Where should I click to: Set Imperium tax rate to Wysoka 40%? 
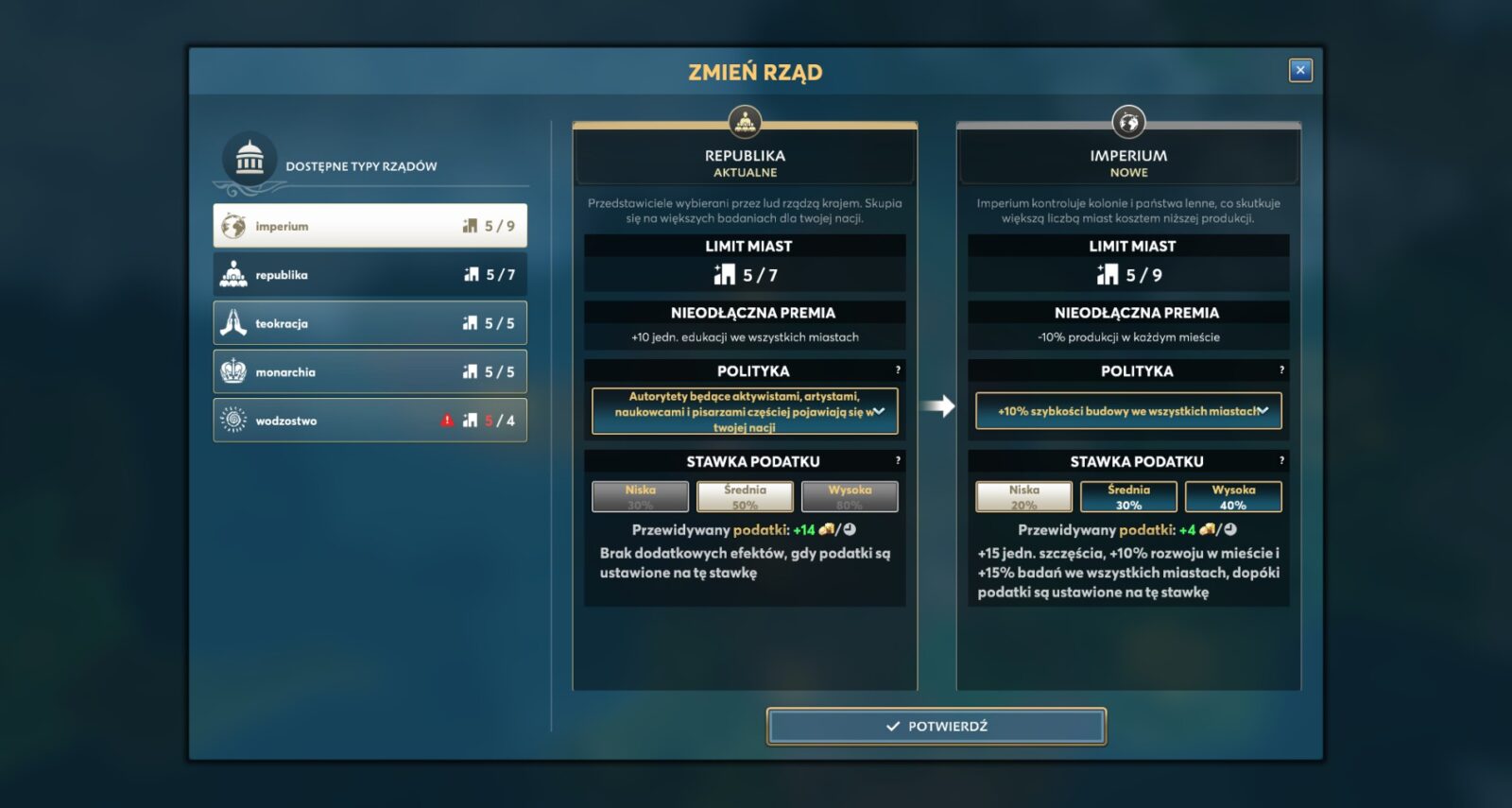(1233, 496)
